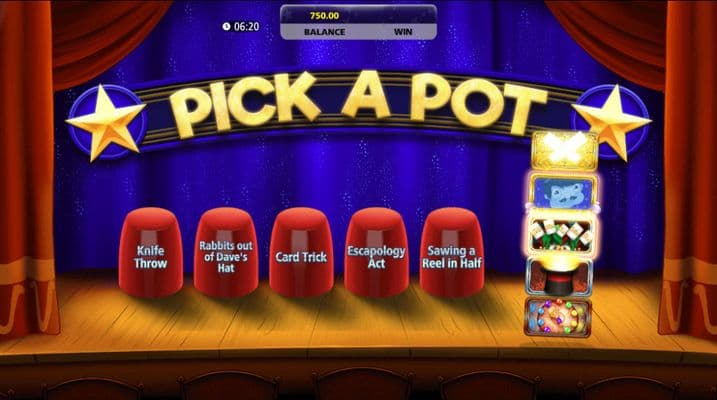
Task: Choose the Rabbits out of Dave's Hat pot
Action: [226, 253]
